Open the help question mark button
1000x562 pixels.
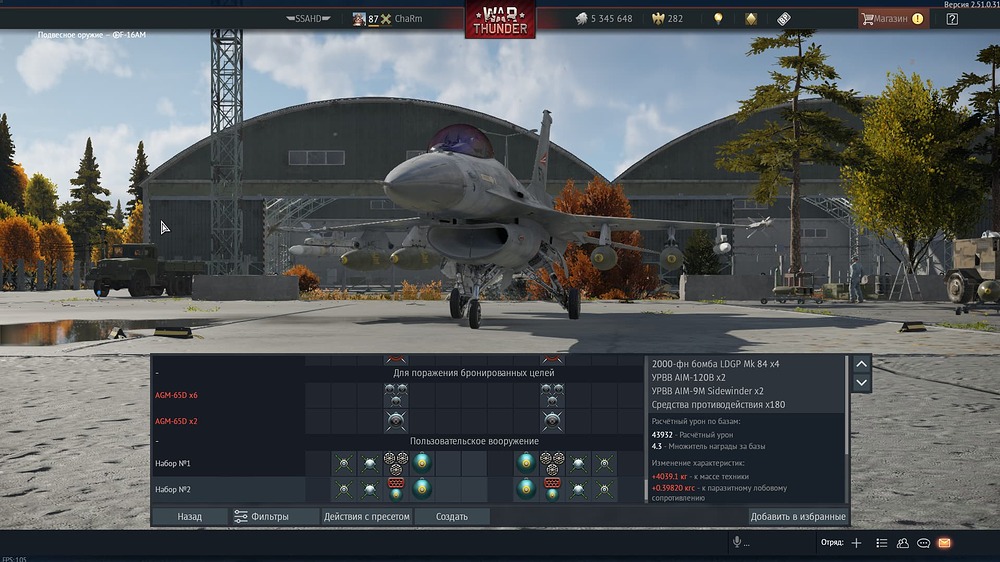(952, 19)
